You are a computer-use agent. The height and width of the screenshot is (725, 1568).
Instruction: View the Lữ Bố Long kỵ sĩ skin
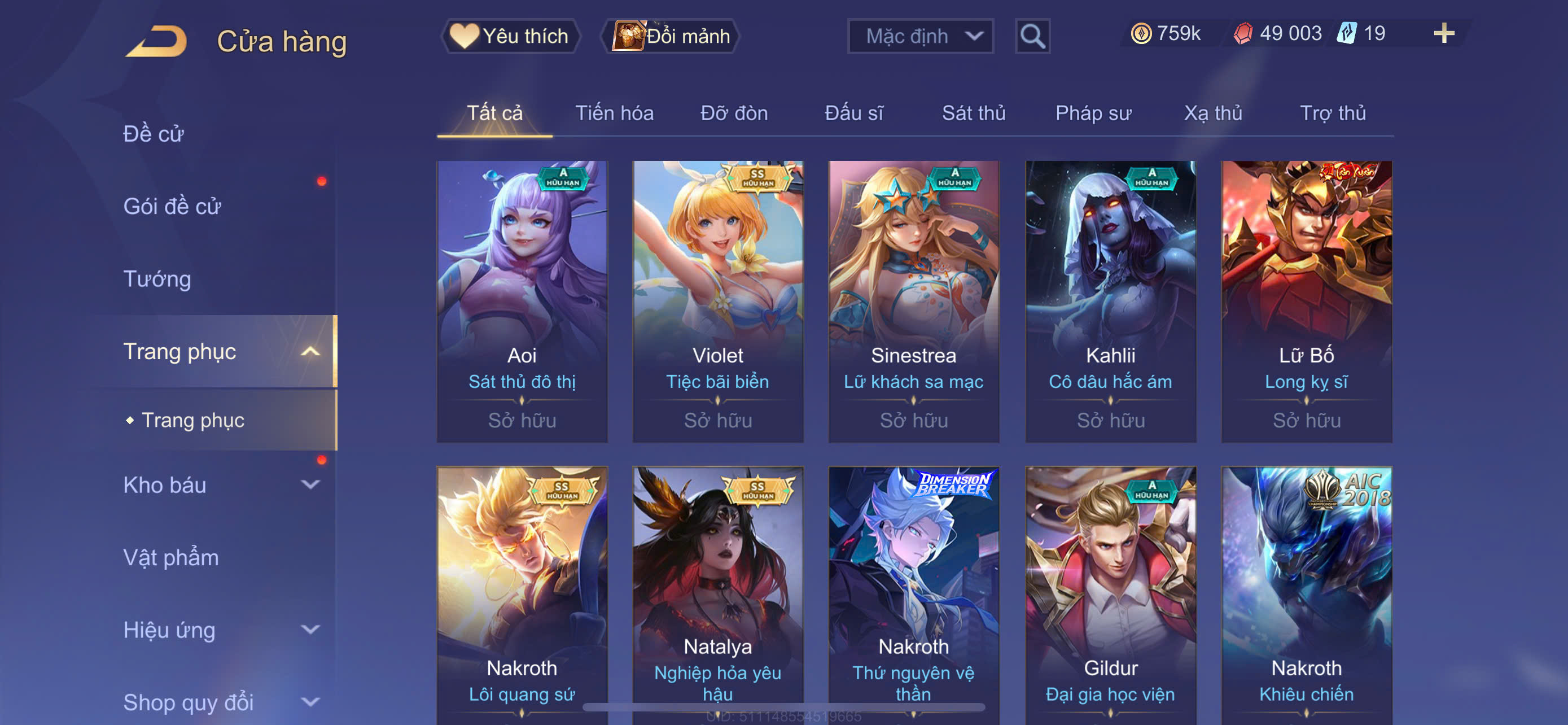click(1306, 301)
